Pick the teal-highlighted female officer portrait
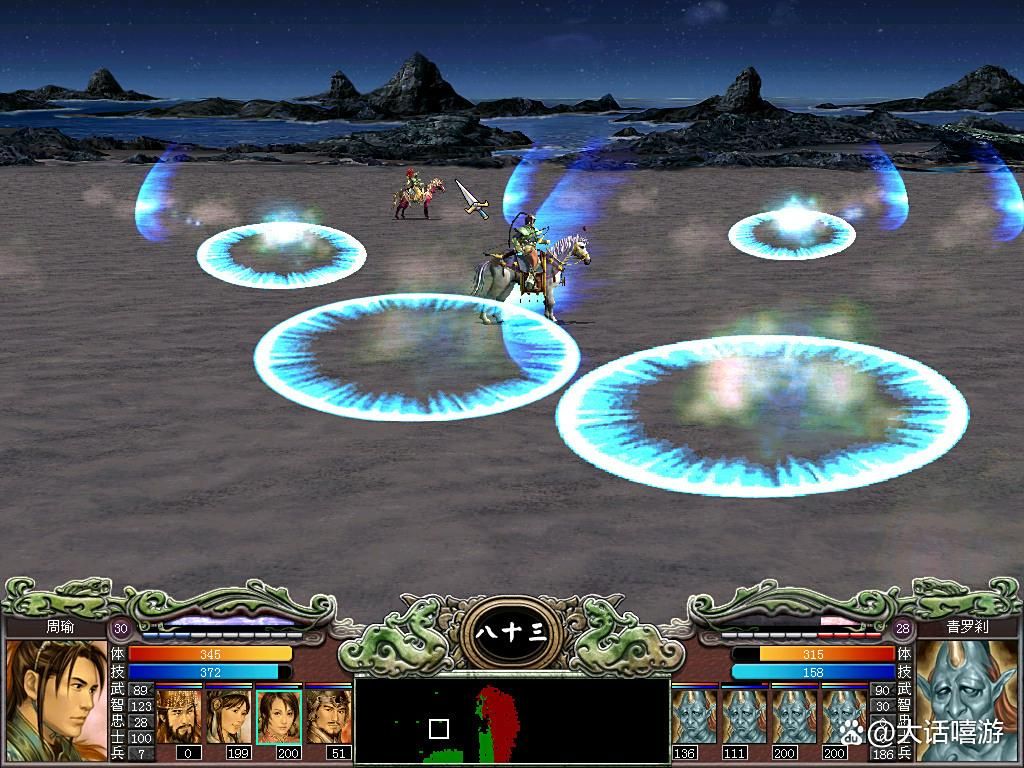The image size is (1024, 768). (278, 716)
